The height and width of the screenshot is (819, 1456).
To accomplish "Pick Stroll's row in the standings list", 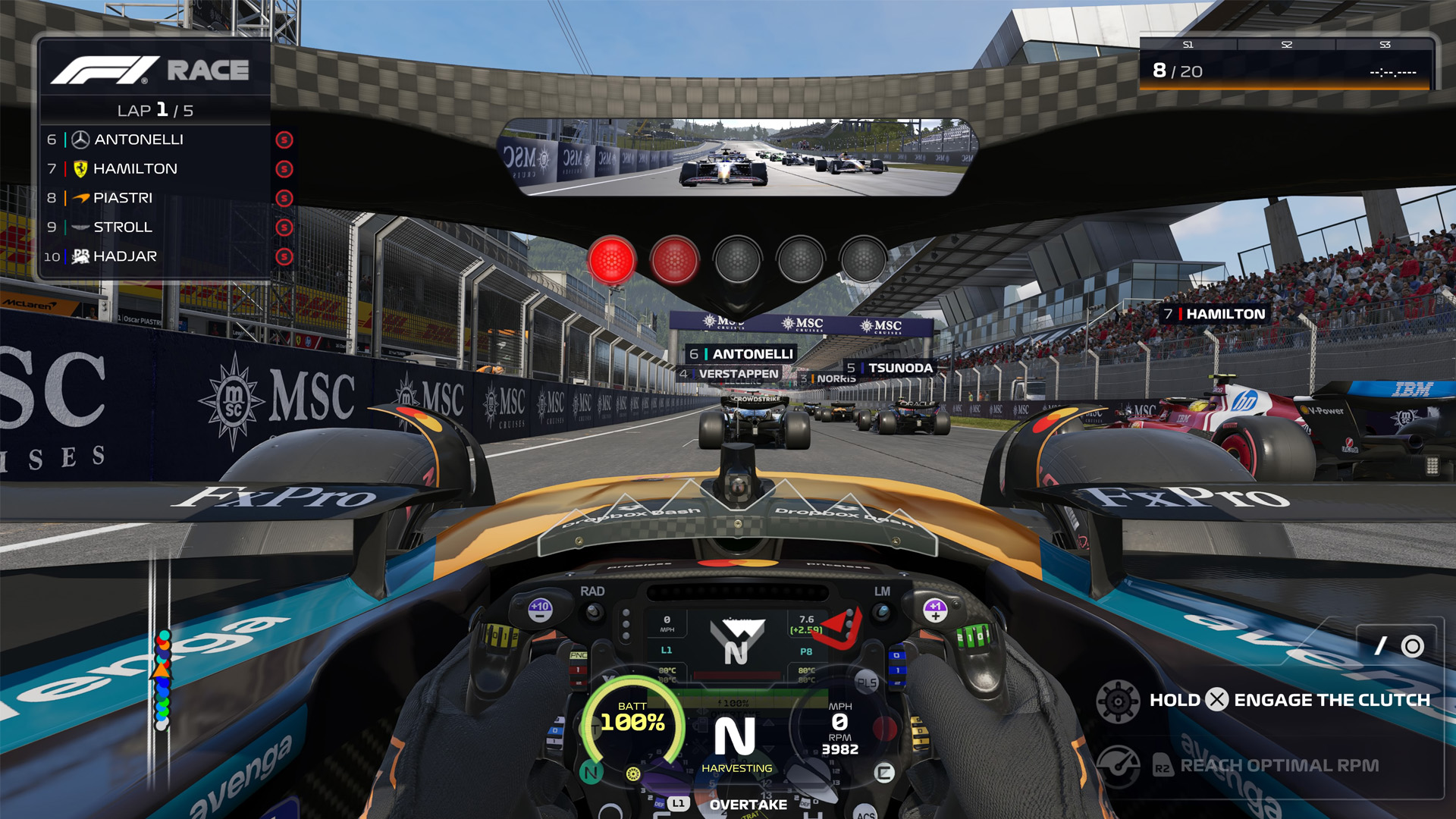I will click(x=155, y=227).
